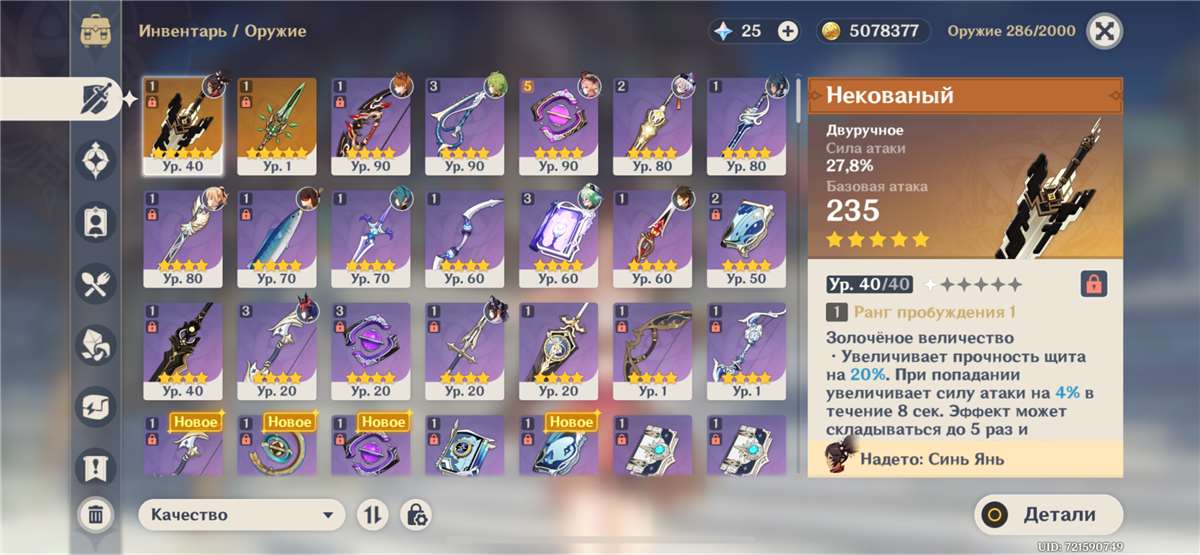Open the auto-lock settings padlock button
This screenshot has height=555, width=1200.
point(416,515)
